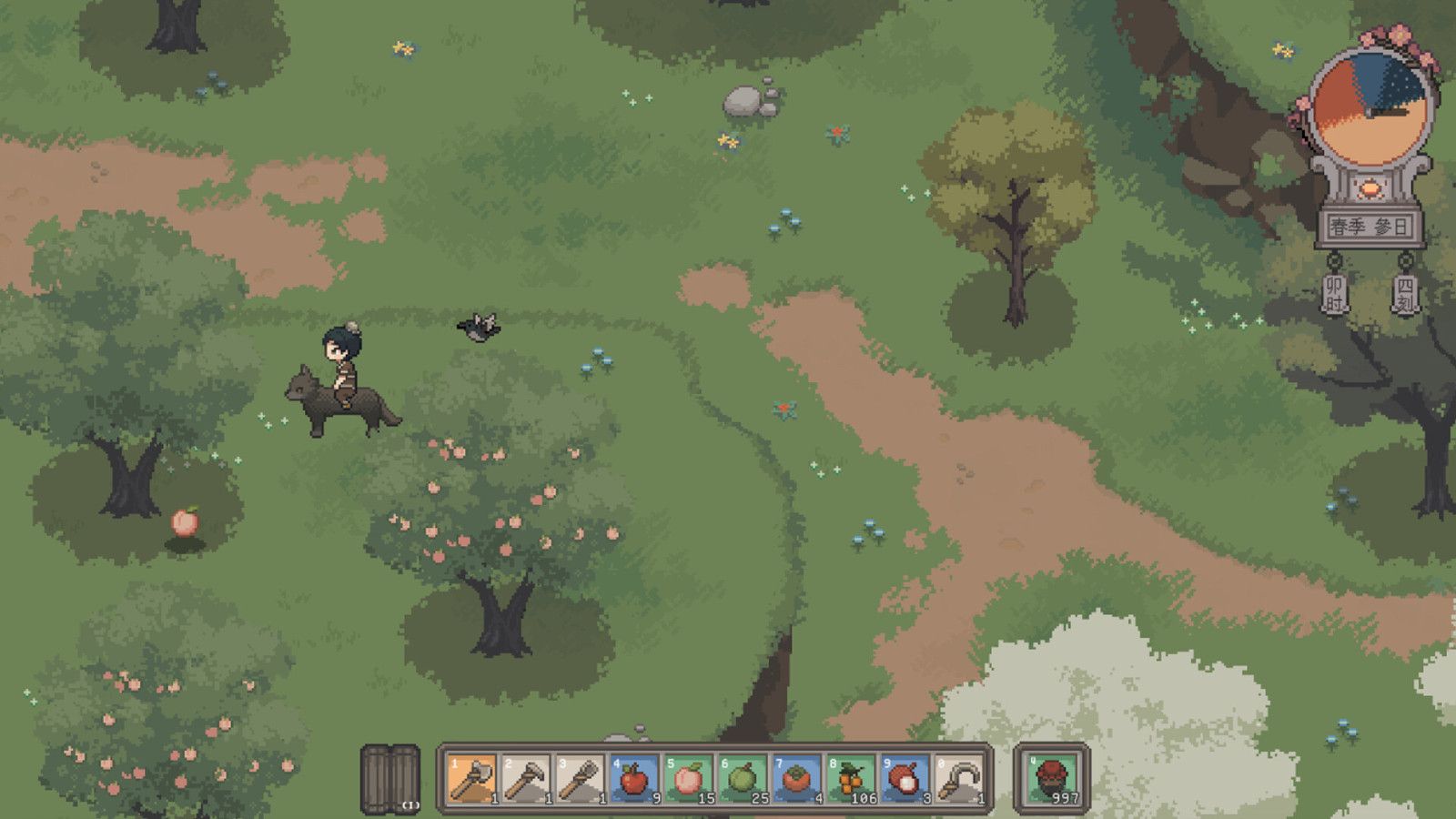Select the red apple stack
Viewport: 1456px width, 819px height.
(633, 779)
